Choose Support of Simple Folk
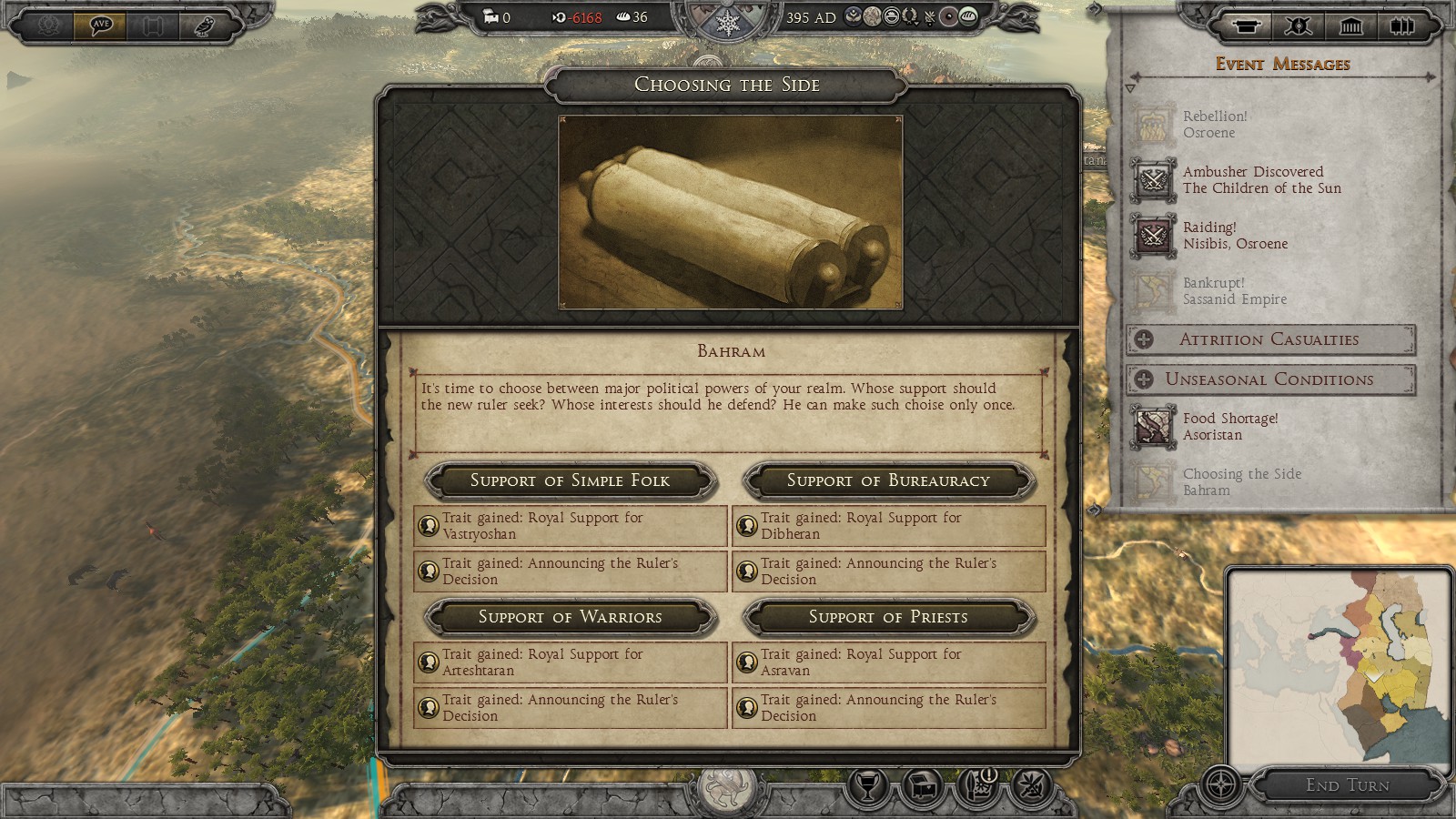 tap(570, 480)
